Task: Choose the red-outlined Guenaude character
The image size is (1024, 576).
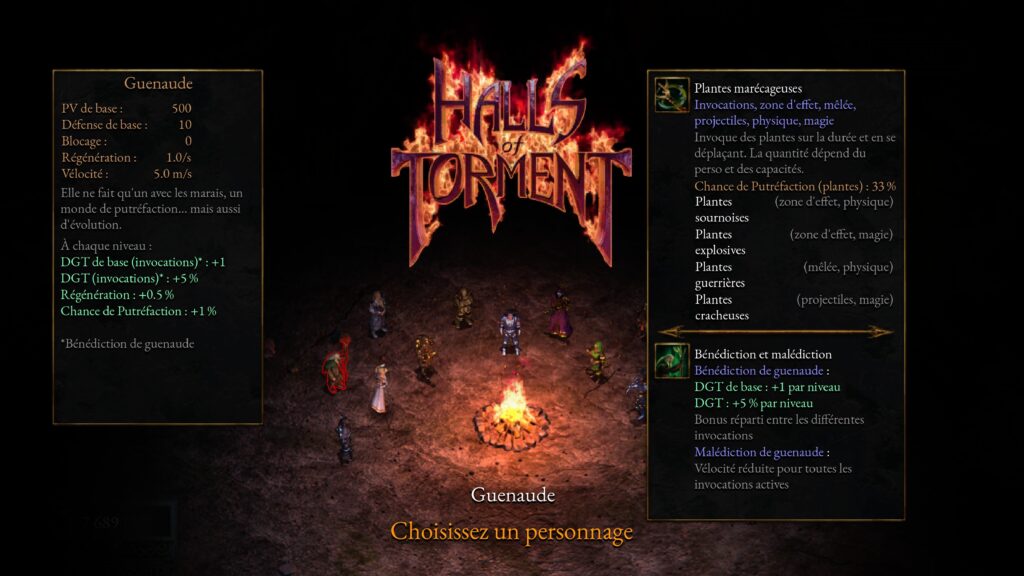Action: click(336, 366)
